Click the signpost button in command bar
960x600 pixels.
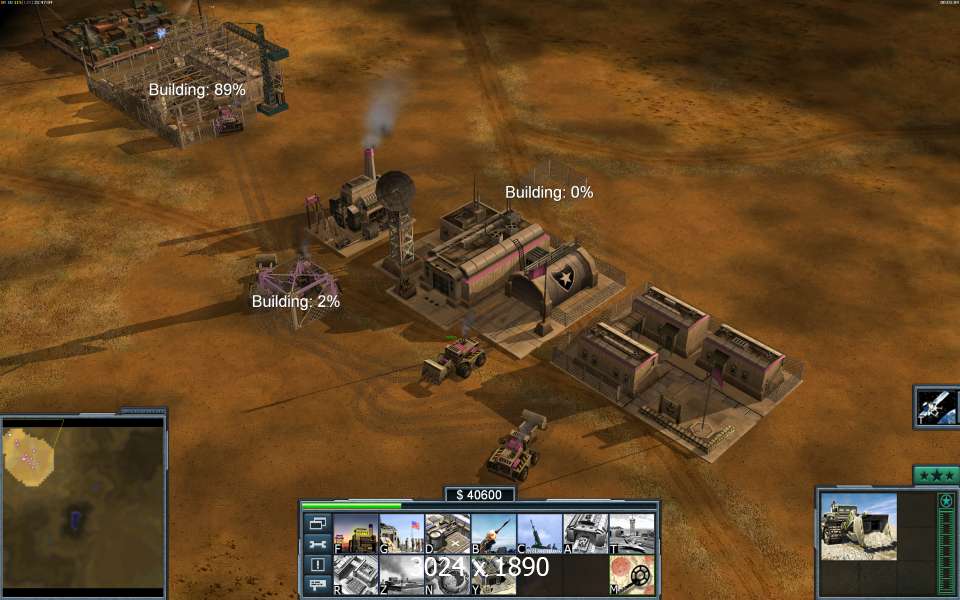tap(318, 584)
